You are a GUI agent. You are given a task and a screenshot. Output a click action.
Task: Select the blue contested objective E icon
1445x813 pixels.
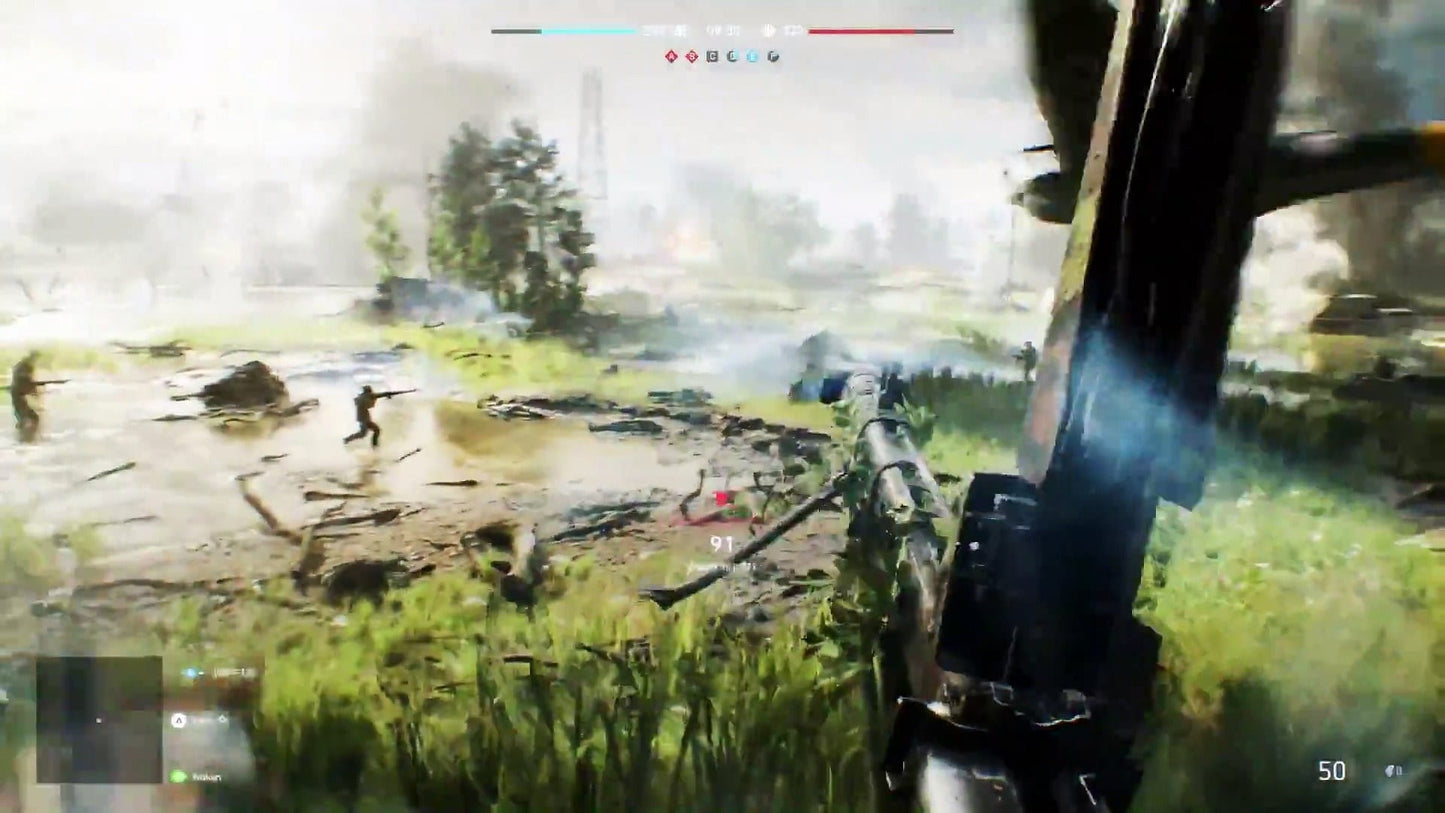pyautogui.click(x=754, y=56)
